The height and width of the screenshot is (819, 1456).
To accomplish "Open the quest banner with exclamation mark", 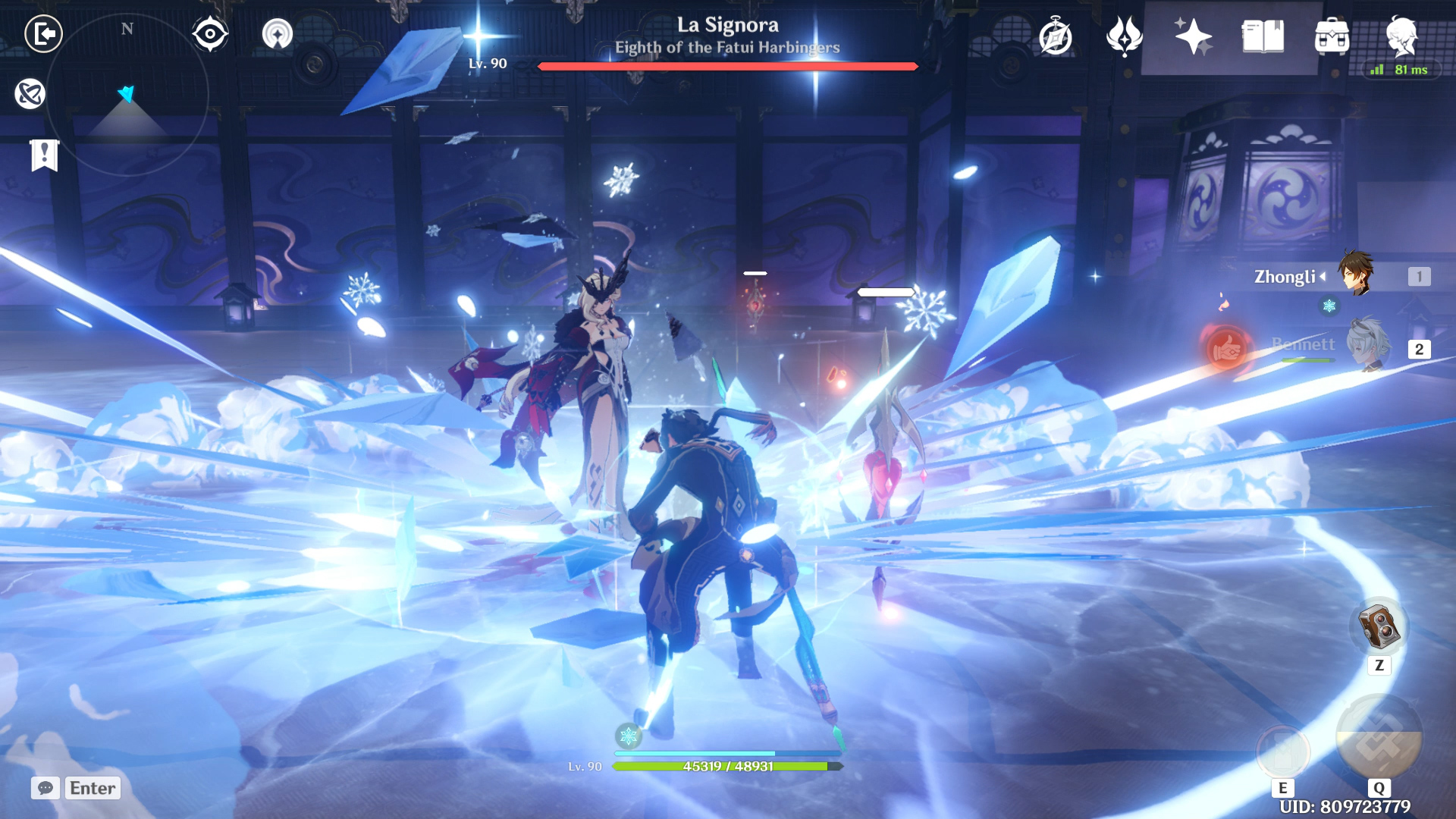I will coord(45,155).
